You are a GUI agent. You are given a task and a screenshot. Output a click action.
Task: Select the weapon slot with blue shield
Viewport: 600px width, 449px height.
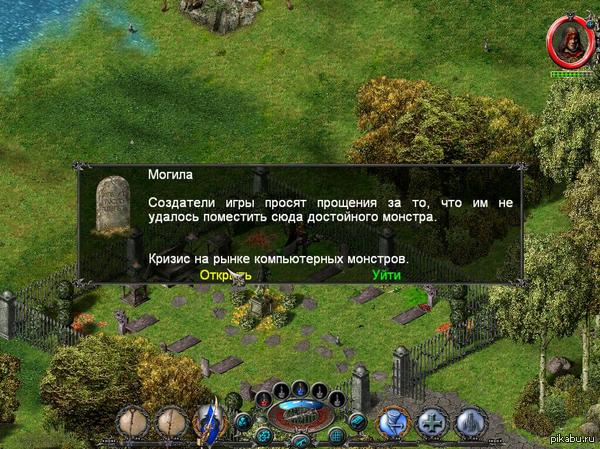tap(211, 421)
